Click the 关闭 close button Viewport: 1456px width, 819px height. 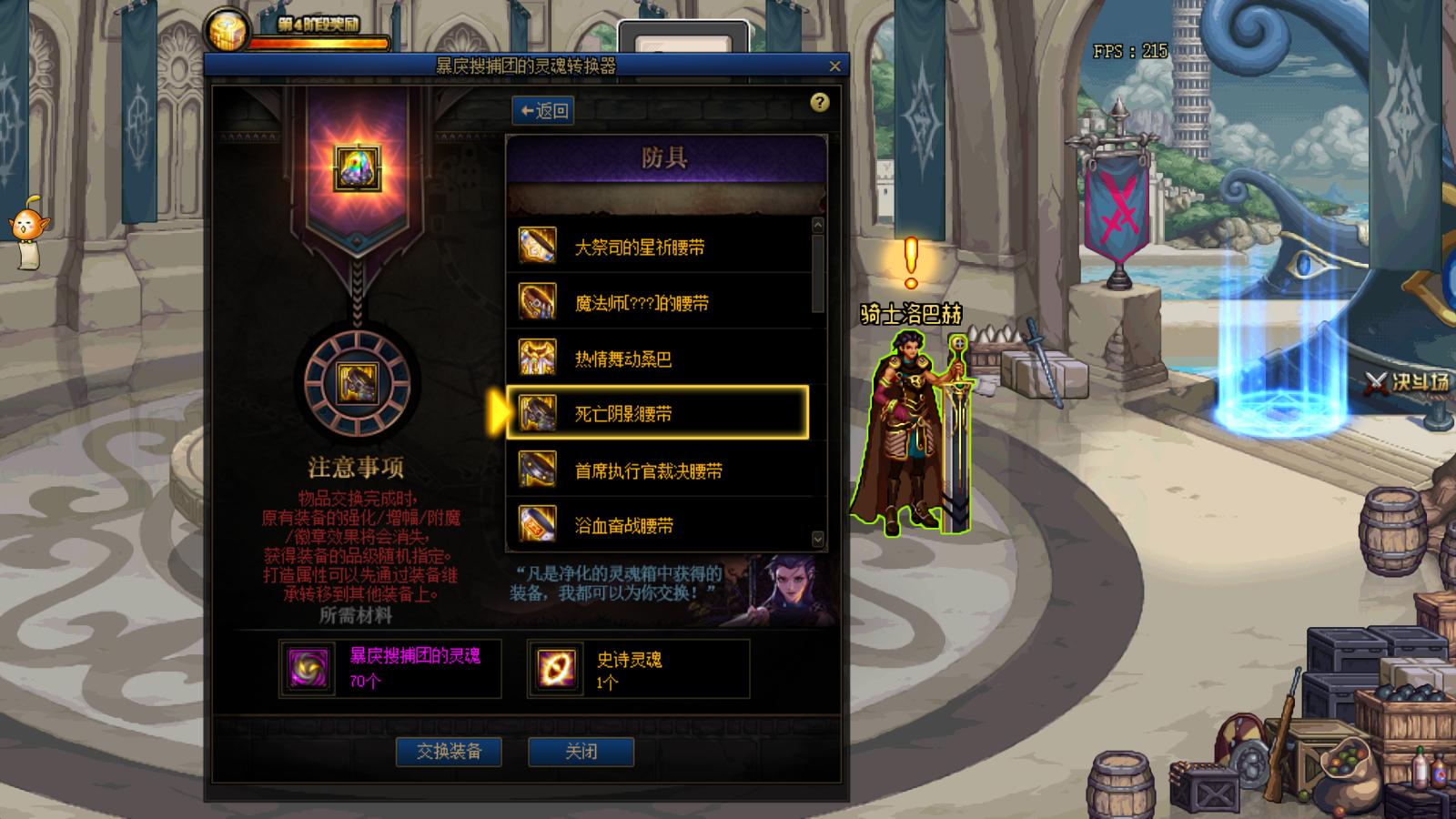tap(581, 753)
